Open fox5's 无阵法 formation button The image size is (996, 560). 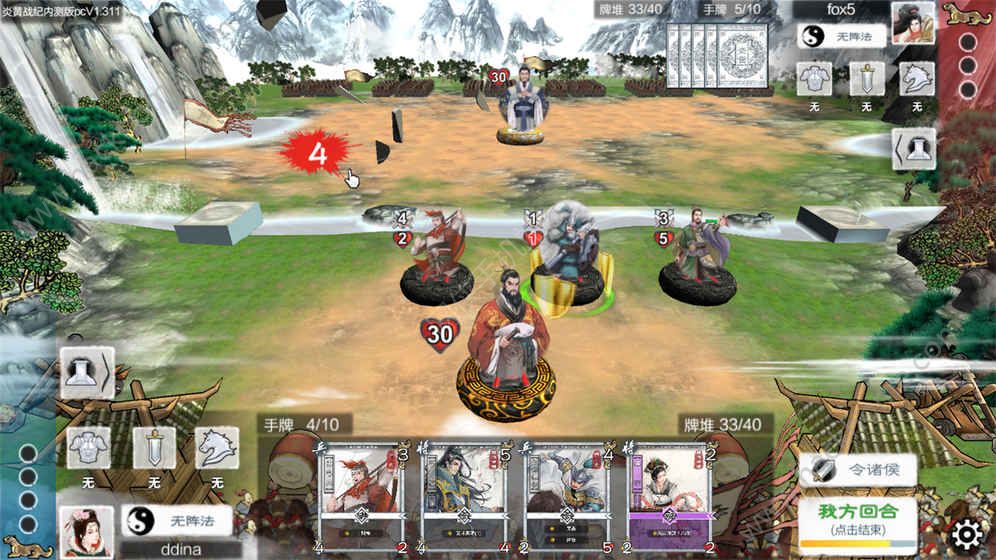coord(842,37)
